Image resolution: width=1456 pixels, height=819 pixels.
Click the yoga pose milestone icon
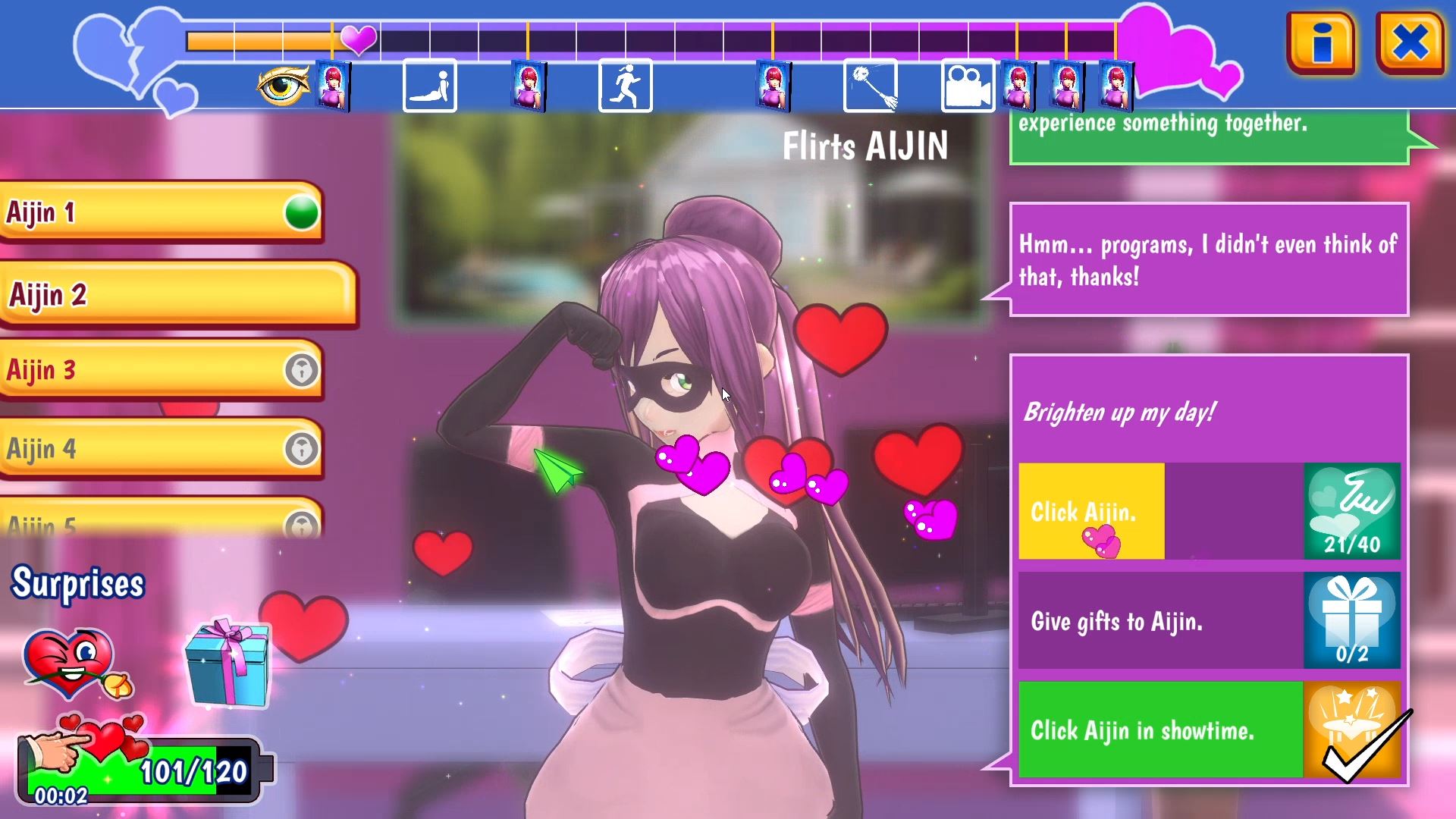[428, 86]
